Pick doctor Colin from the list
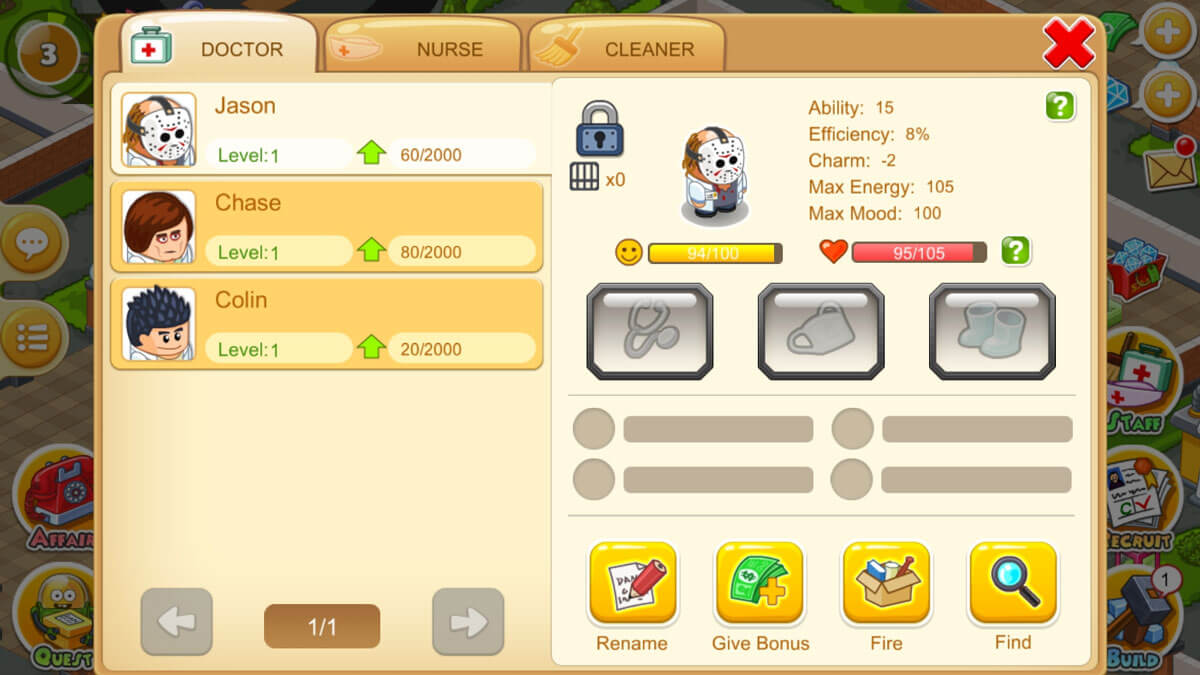 tap(328, 324)
